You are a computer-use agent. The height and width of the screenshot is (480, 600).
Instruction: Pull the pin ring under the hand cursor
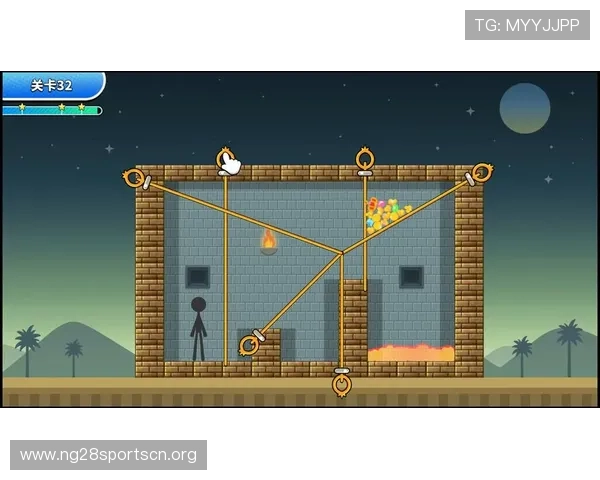(226, 159)
